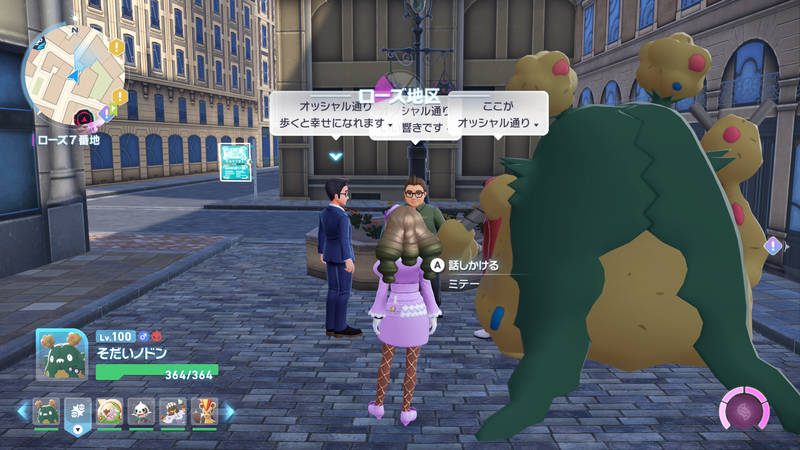The width and height of the screenshot is (800, 450).
Task: Open the active Pokémon portrait panel
Action: coord(61,353)
